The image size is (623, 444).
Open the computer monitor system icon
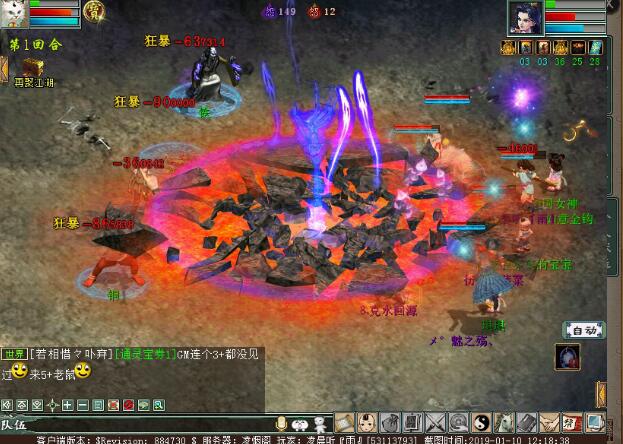[x=595, y=423]
